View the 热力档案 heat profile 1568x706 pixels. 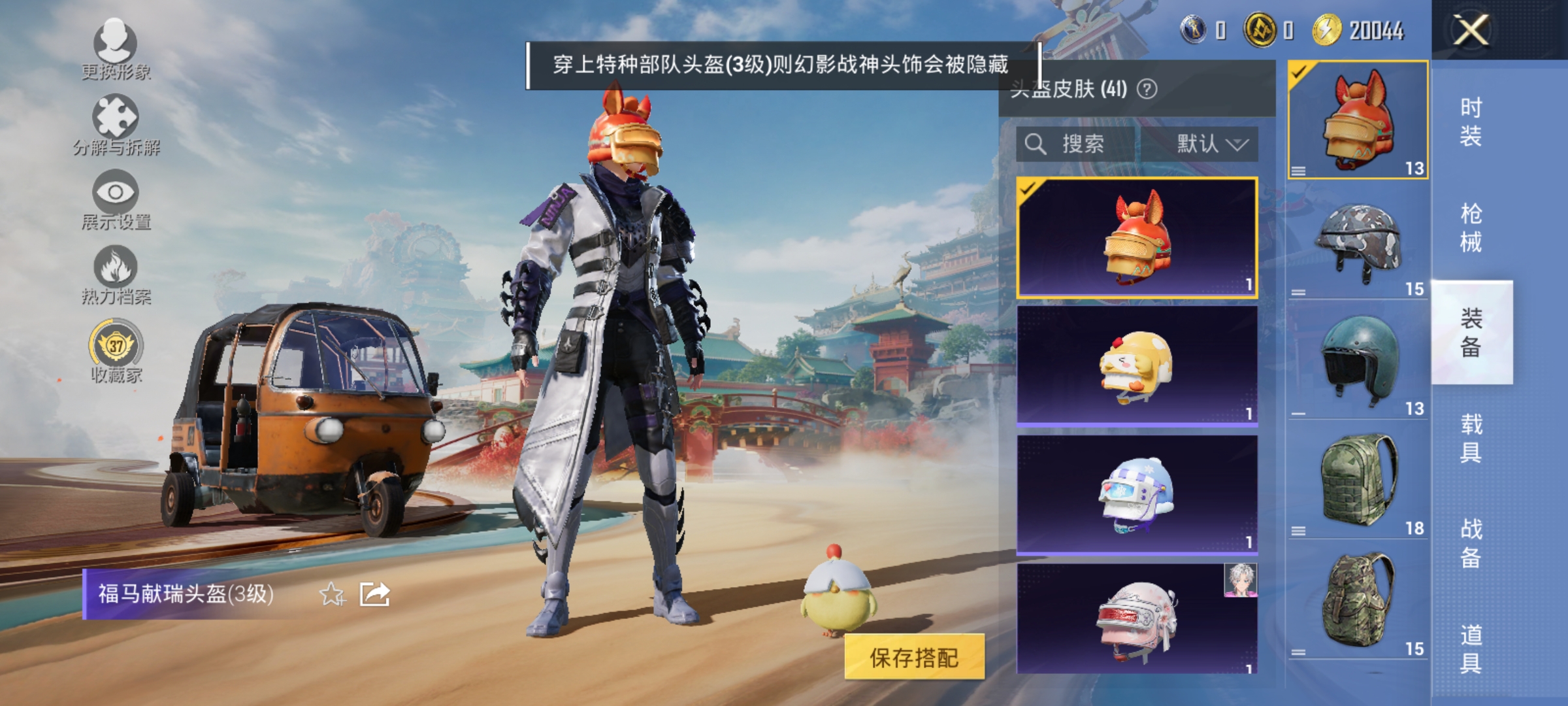[116, 278]
